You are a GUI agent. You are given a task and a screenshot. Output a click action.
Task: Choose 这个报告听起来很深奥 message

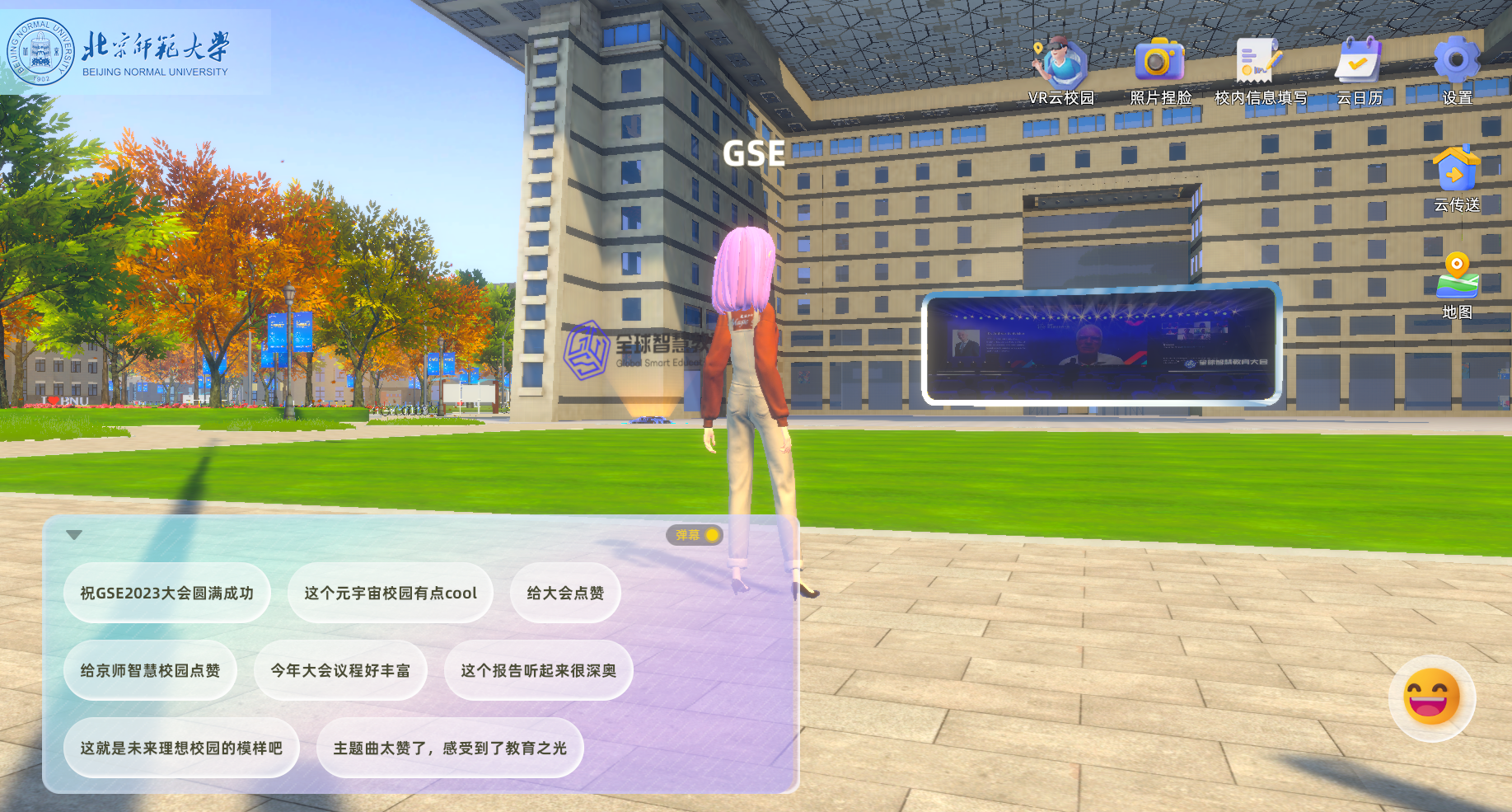tap(538, 671)
